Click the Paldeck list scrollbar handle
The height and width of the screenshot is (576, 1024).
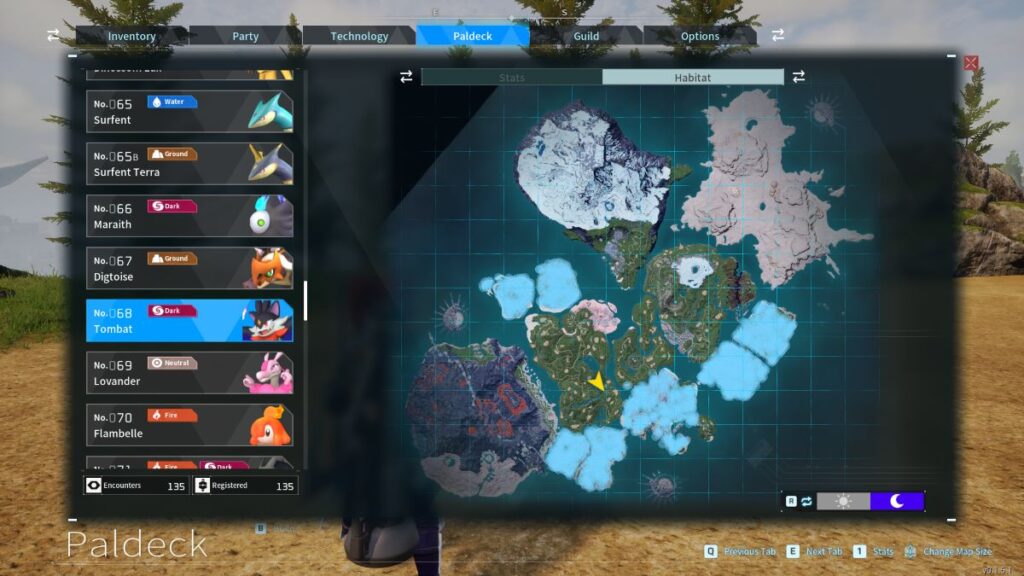point(305,300)
